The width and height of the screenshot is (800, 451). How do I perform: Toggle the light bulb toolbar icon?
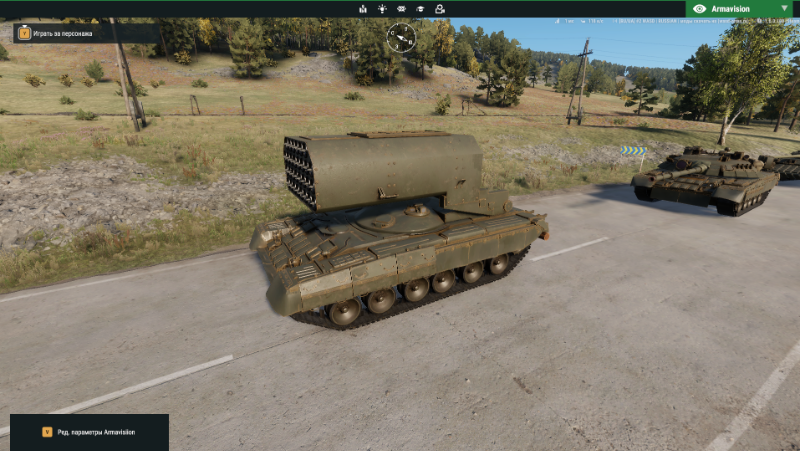click(381, 9)
